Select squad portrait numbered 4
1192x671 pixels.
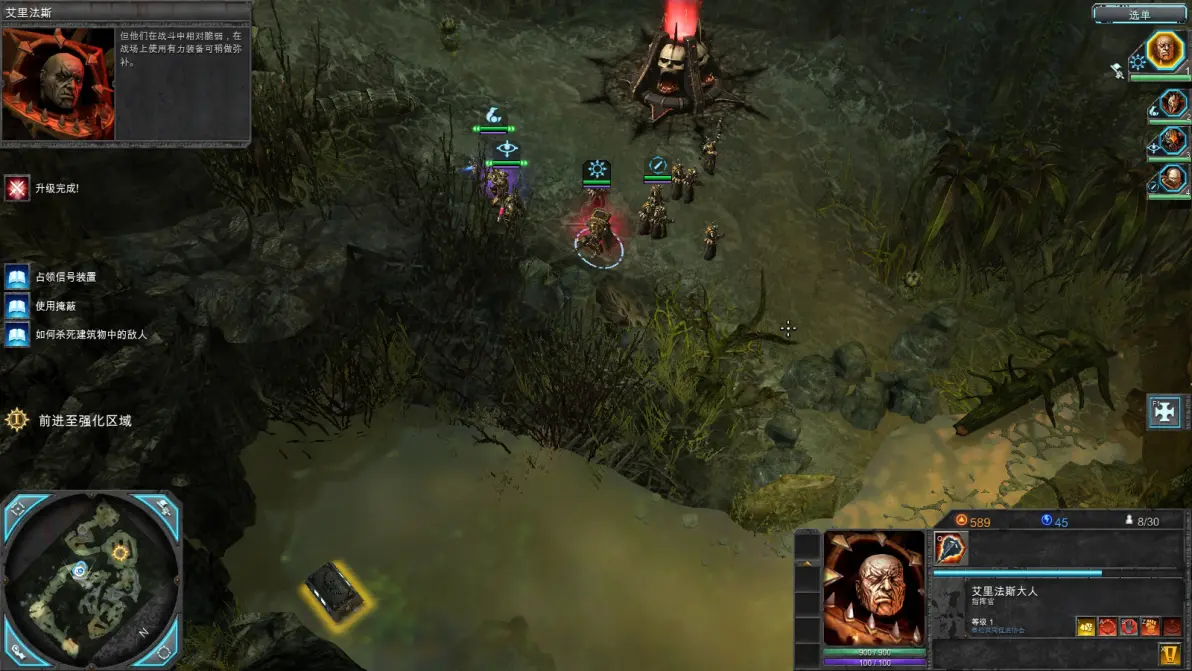pos(1171,179)
